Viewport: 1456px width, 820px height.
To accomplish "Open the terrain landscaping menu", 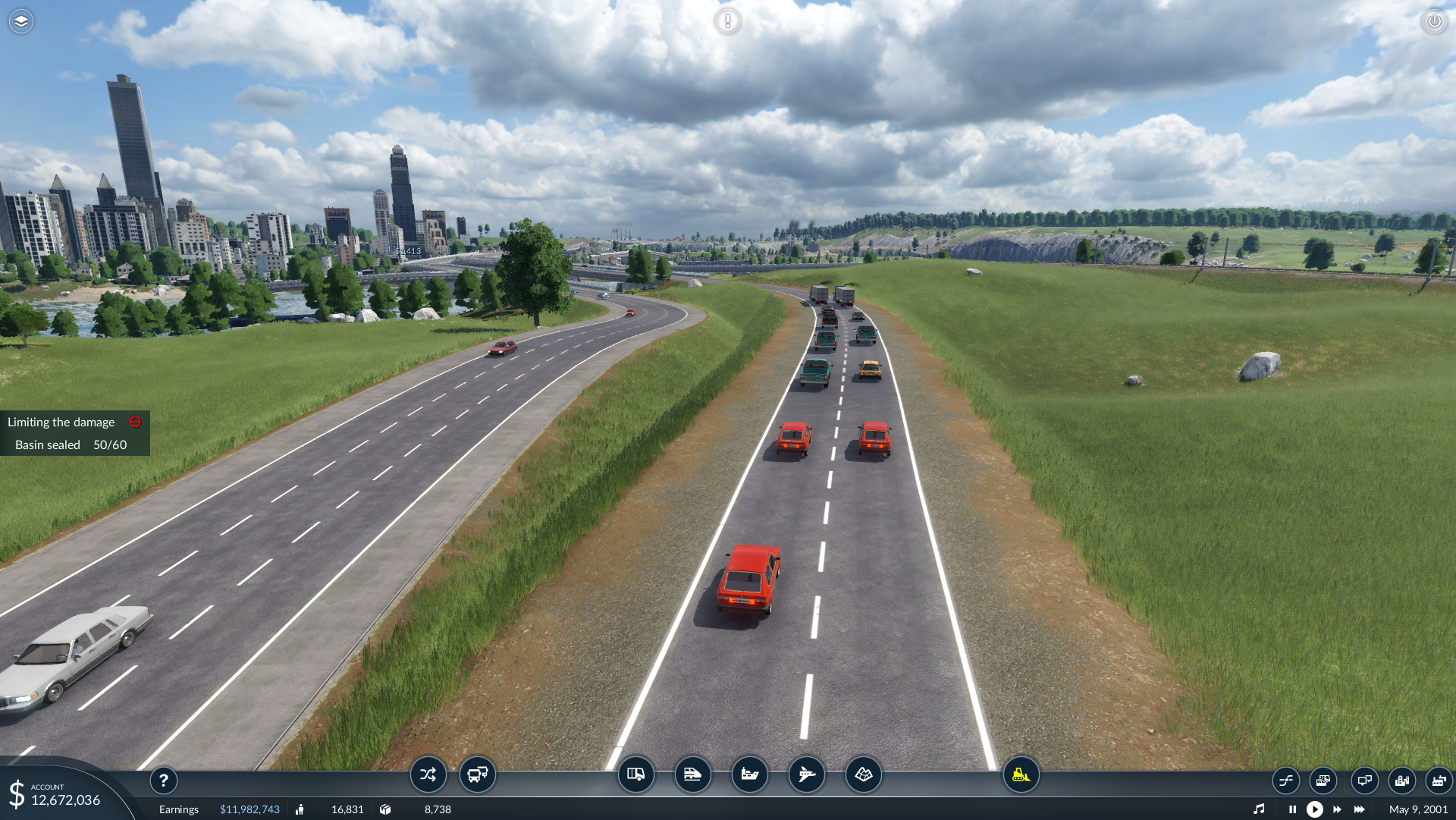I will (x=863, y=774).
